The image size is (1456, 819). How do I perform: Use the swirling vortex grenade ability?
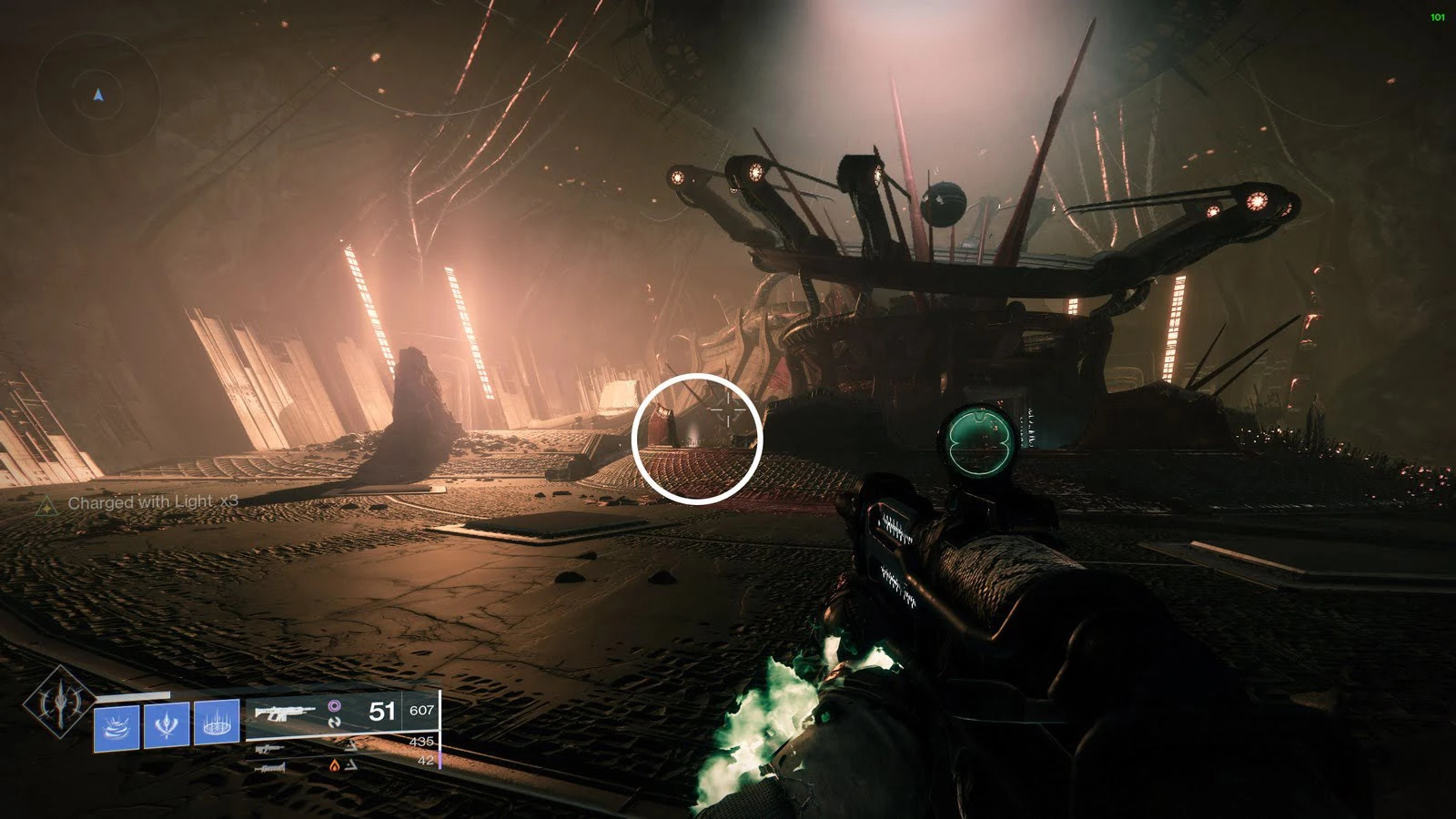(x=116, y=726)
